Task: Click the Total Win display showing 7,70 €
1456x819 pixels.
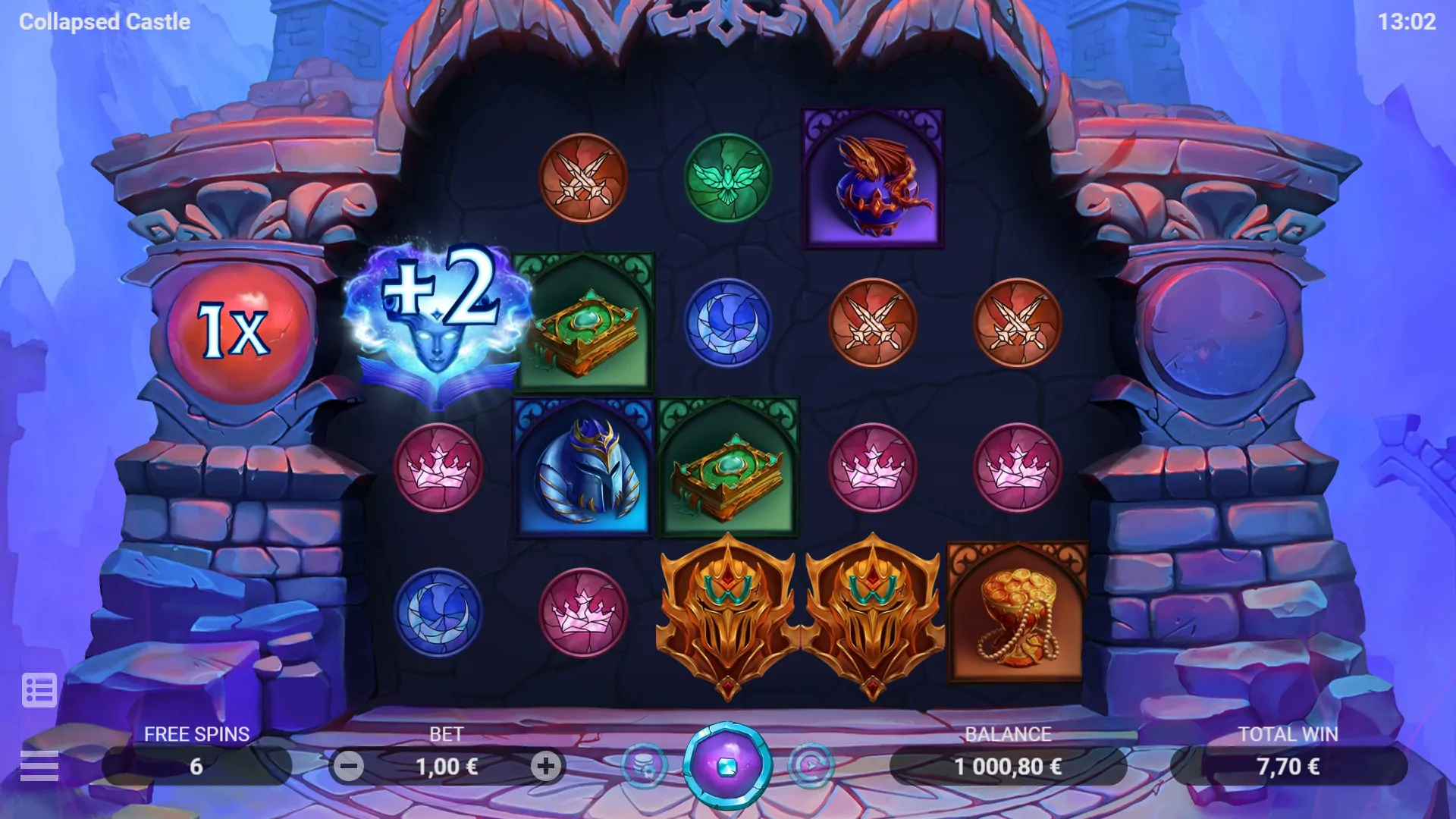Action: click(x=1289, y=766)
